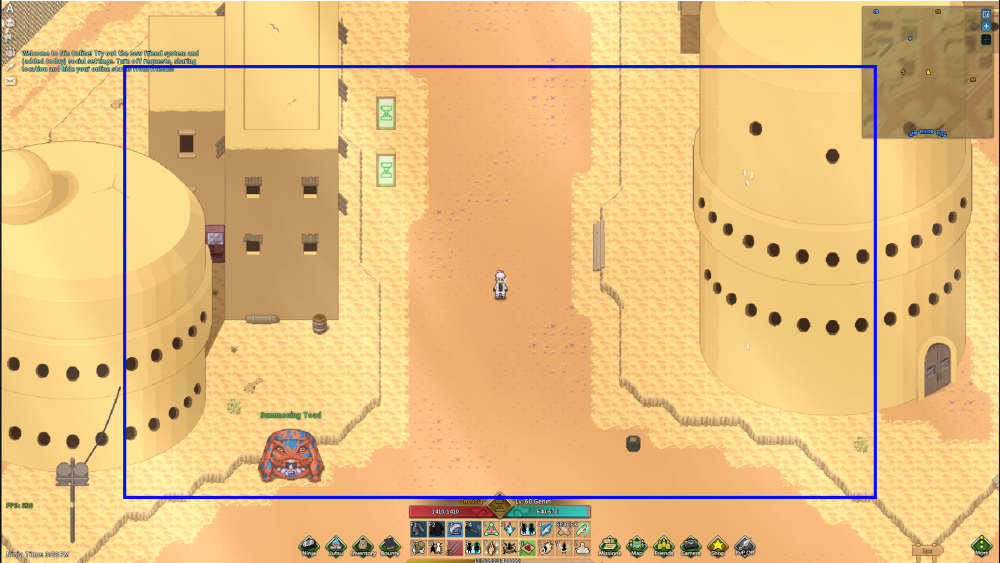The image size is (1000, 563).
Task: Zoom out the minimap with minus button
Action: click(x=986, y=41)
